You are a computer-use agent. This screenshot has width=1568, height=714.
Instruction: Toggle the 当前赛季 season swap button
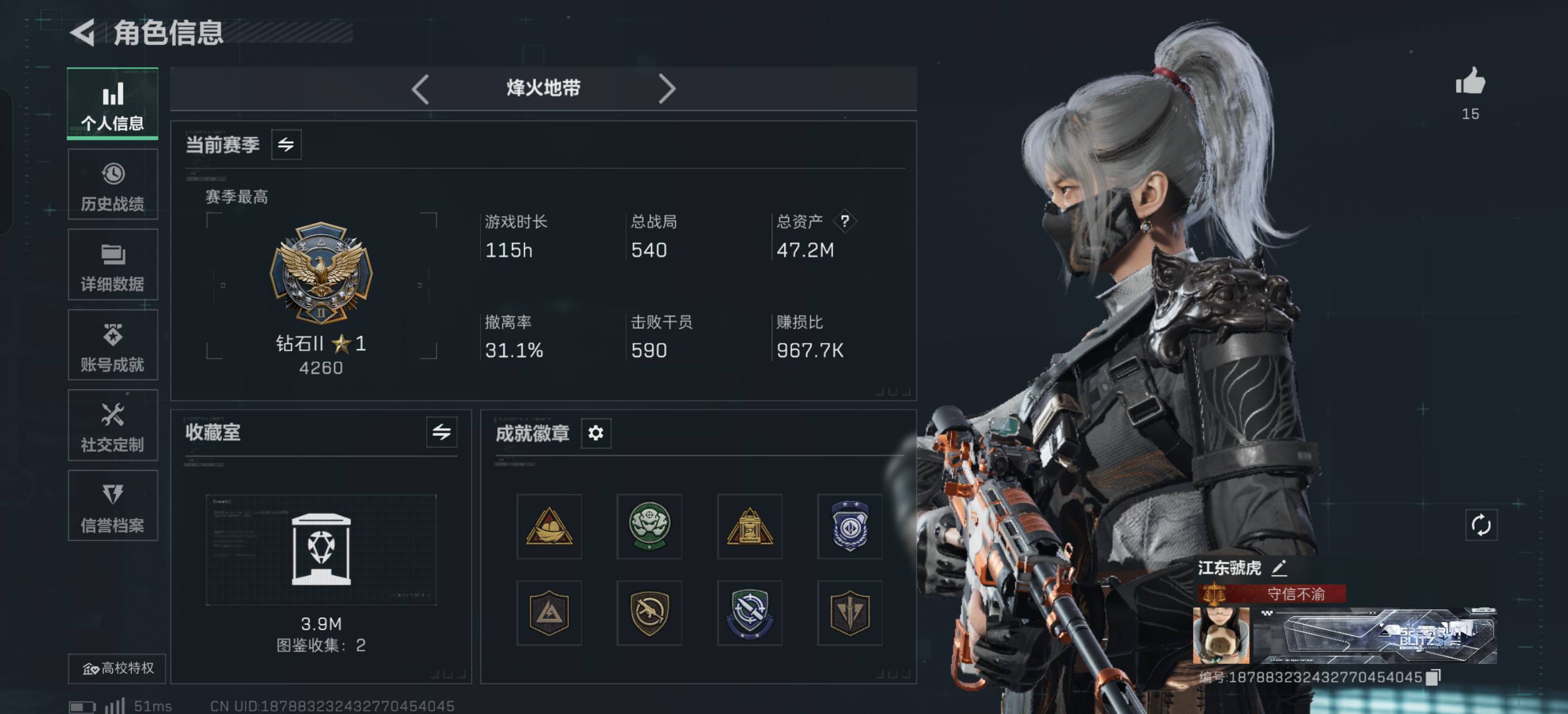coord(286,145)
